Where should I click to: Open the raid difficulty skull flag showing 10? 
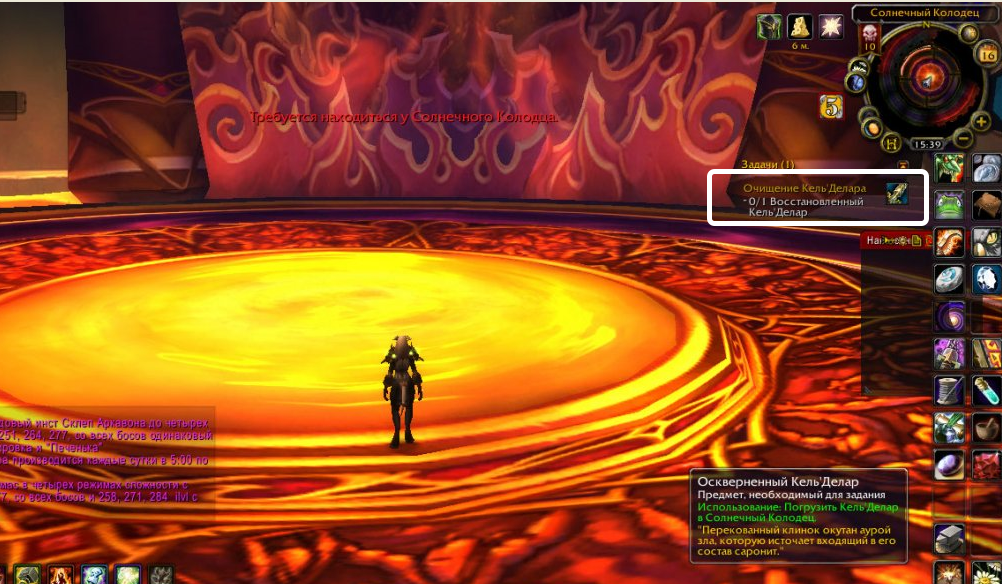click(869, 41)
